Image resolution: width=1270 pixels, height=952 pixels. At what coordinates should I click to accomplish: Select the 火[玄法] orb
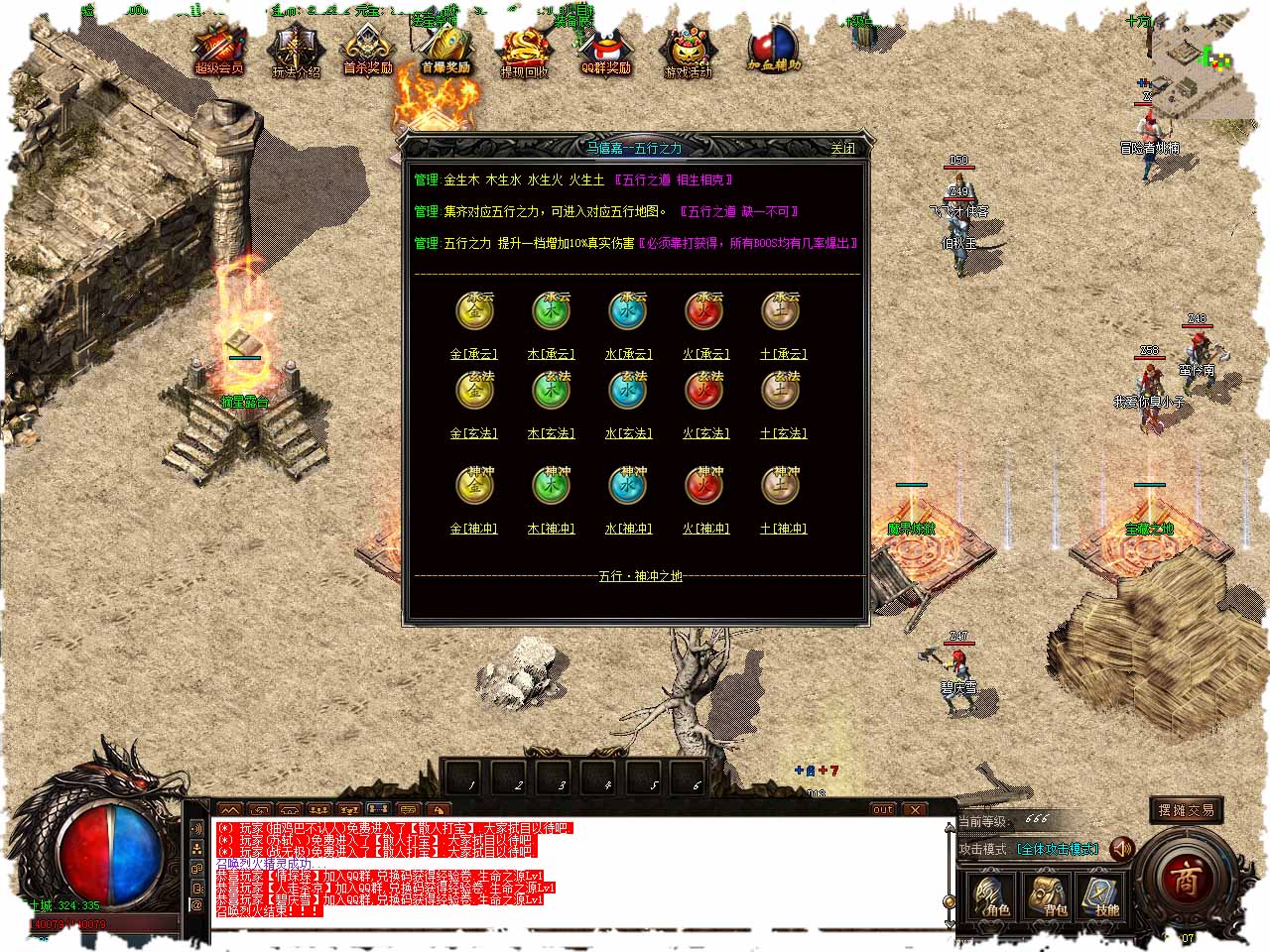tap(704, 391)
